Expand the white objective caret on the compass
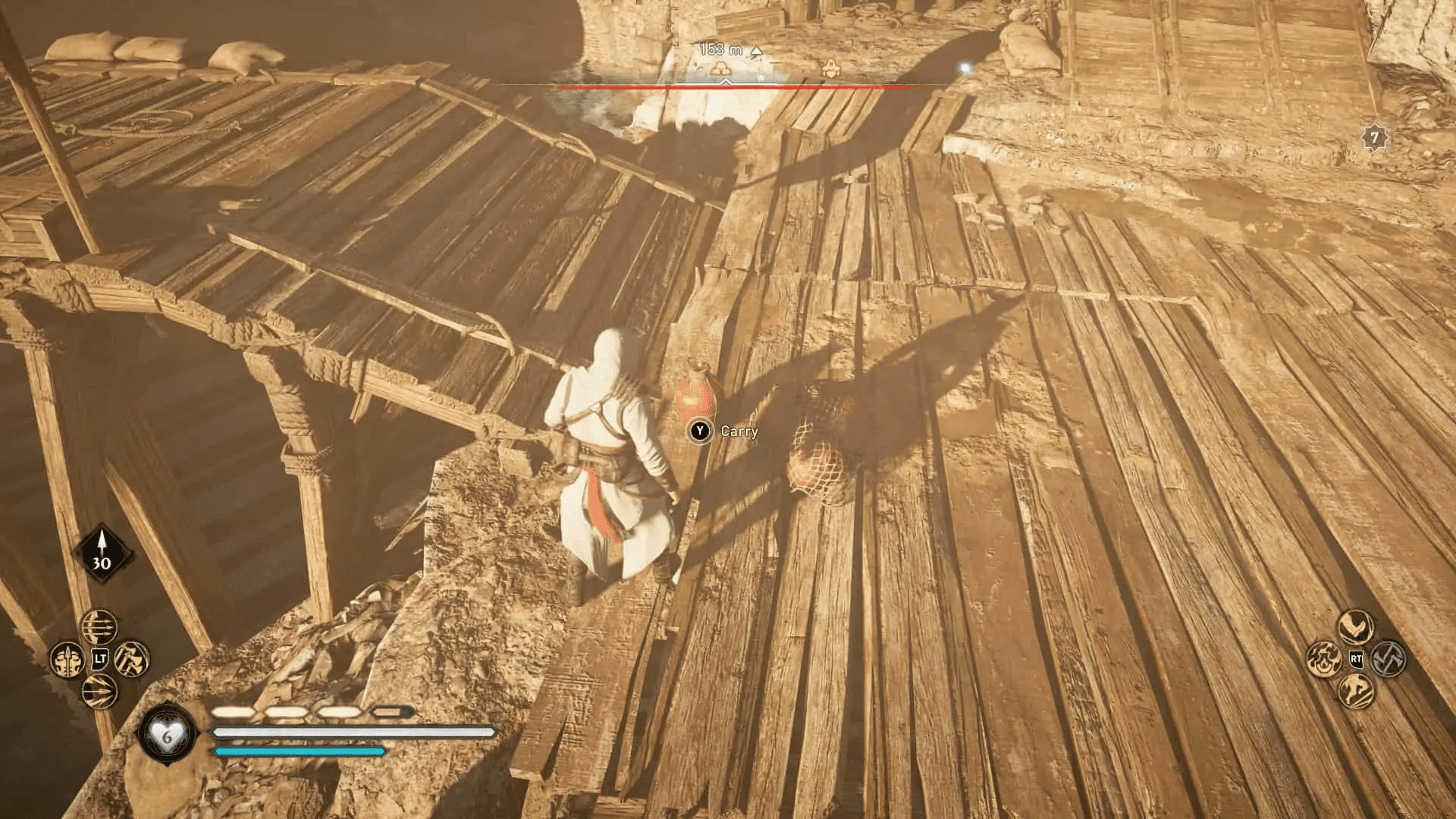Screen dimensions: 1456x819 tap(726, 83)
